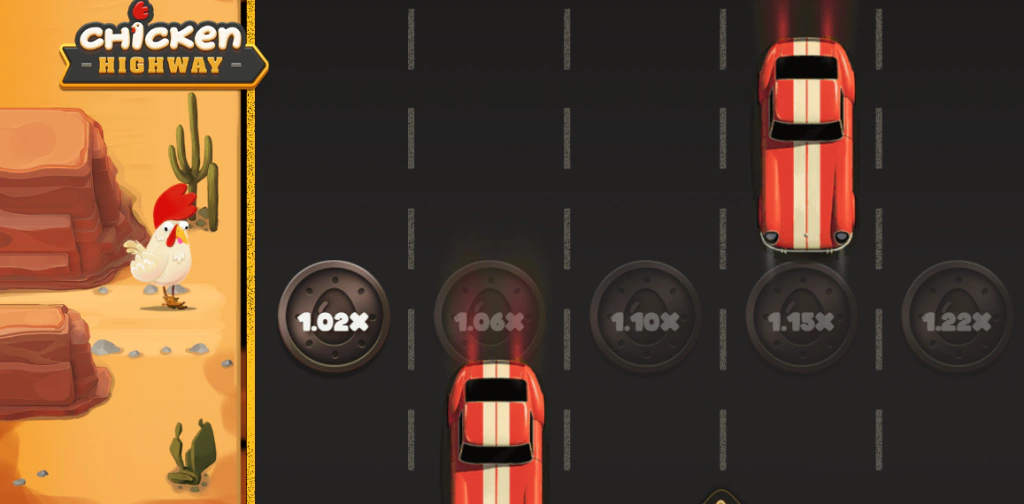
Task: Select the 1.02x multiplier manhole
Action: [x=333, y=316]
